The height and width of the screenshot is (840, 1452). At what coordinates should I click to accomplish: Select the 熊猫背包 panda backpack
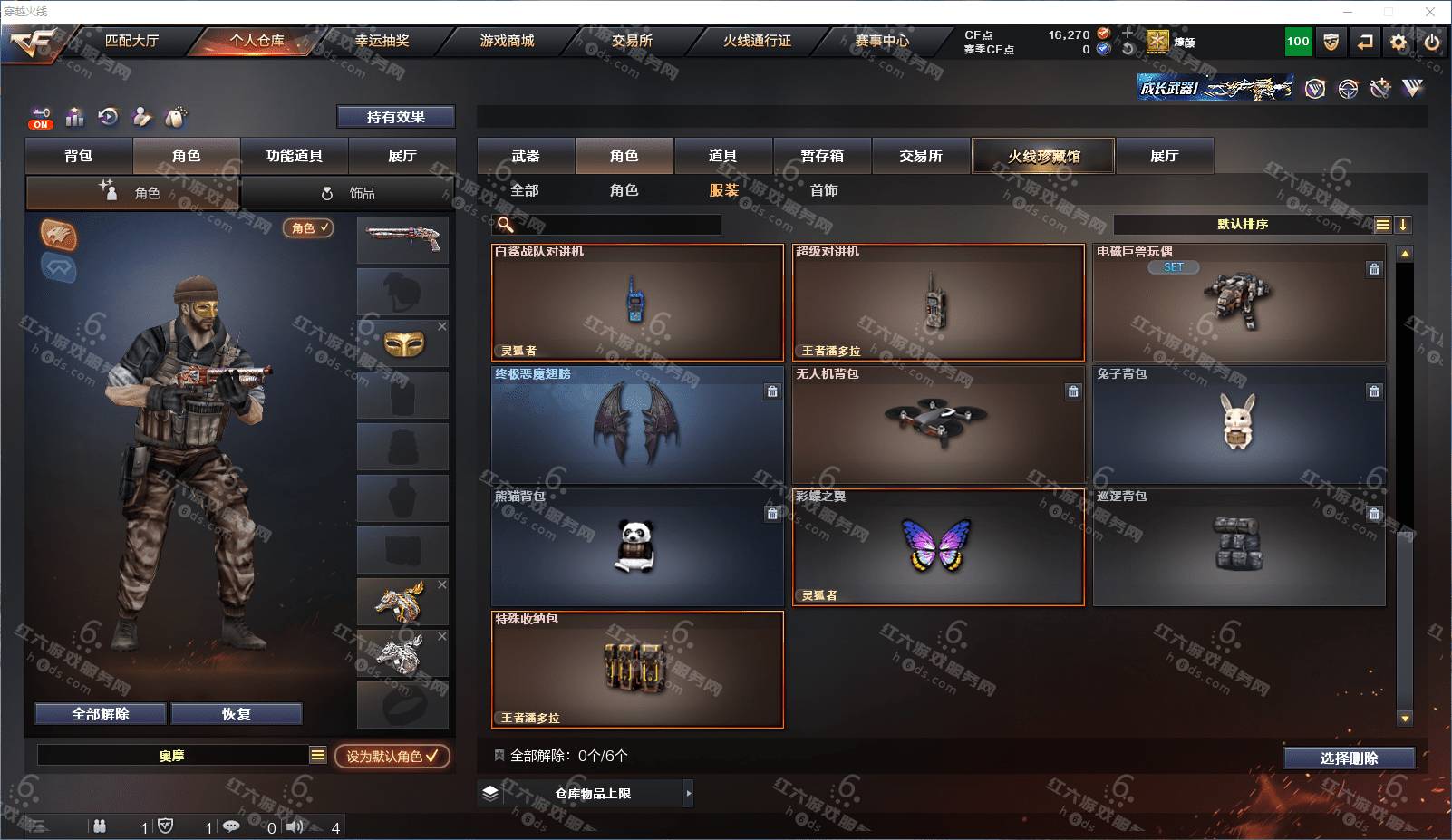coord(637,546)
